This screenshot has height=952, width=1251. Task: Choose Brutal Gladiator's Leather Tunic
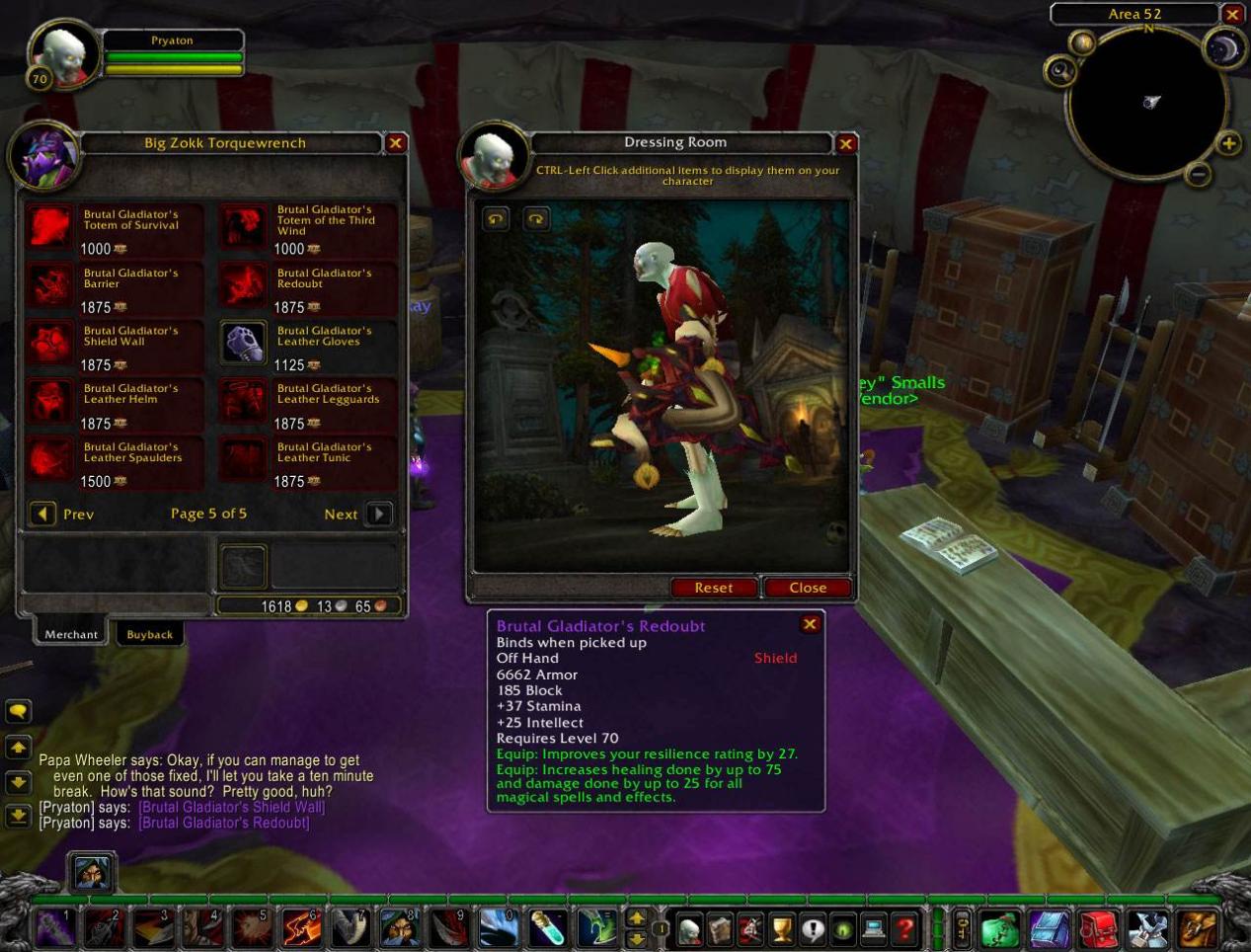click(x=243, y=458)
